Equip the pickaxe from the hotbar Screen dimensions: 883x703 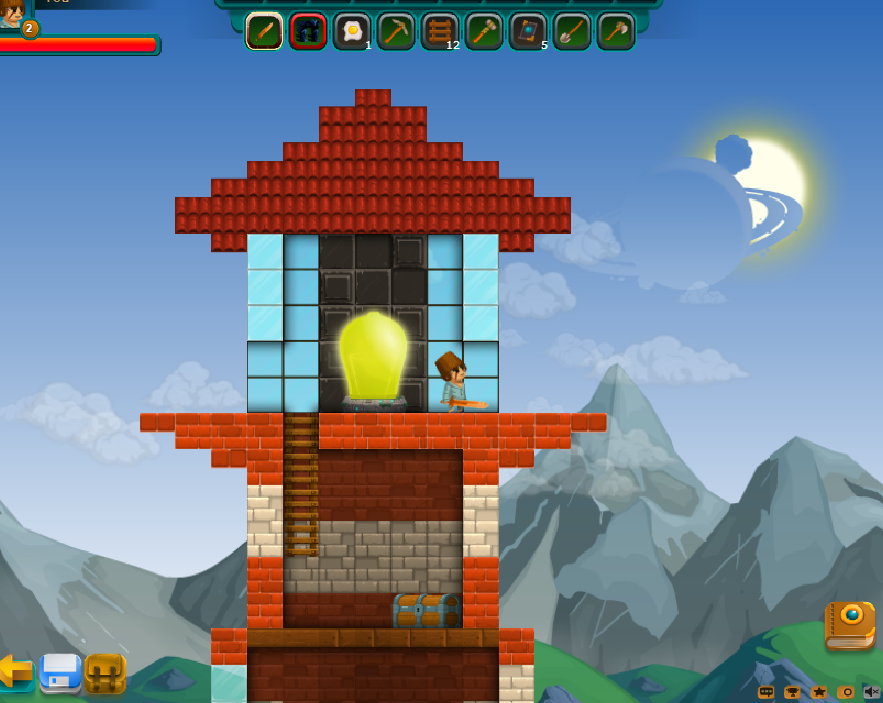pos(396,31)
